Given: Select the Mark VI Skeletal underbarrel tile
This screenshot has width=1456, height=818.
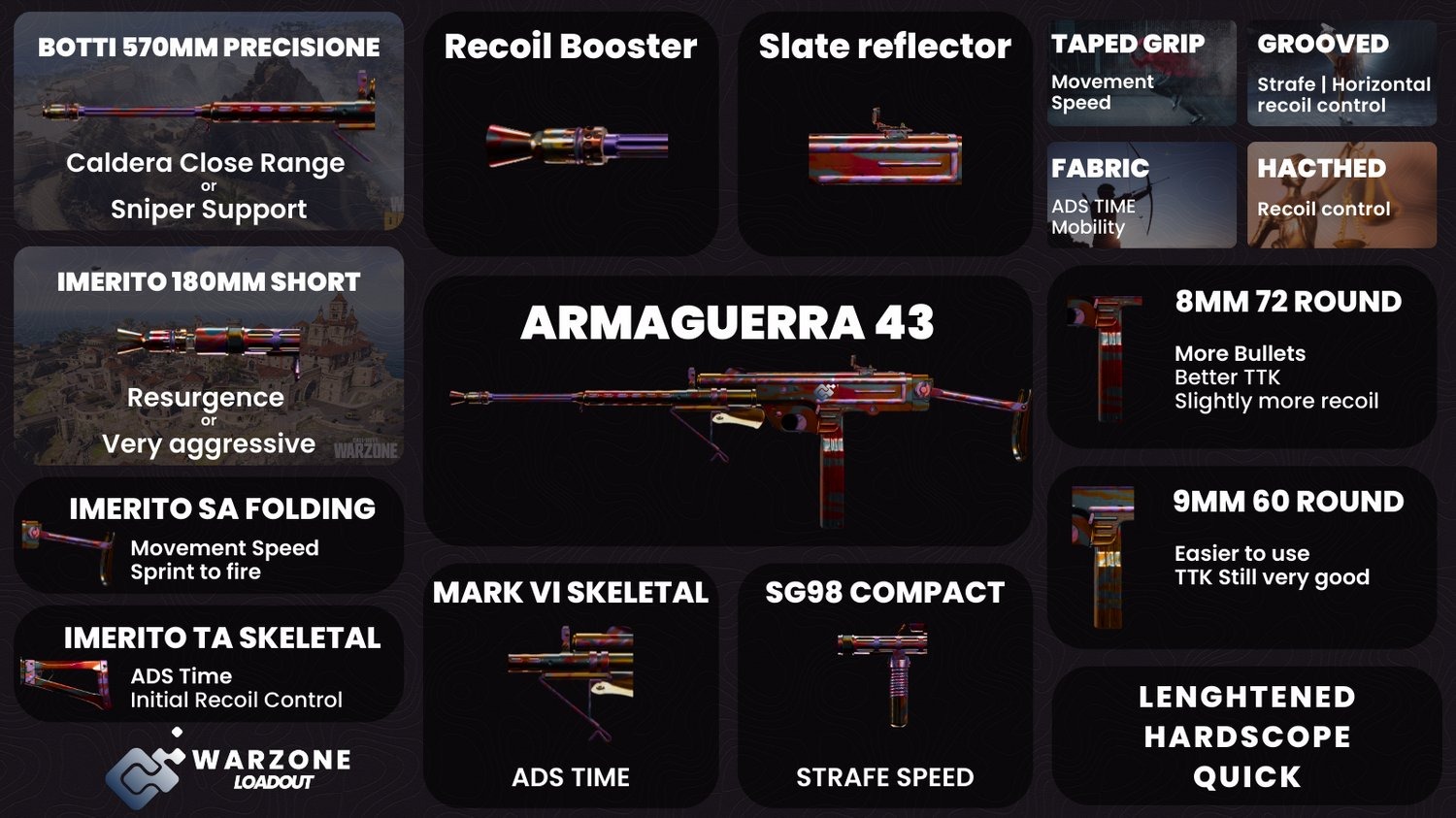Looking at the screenshot, I should coord(571,686).
